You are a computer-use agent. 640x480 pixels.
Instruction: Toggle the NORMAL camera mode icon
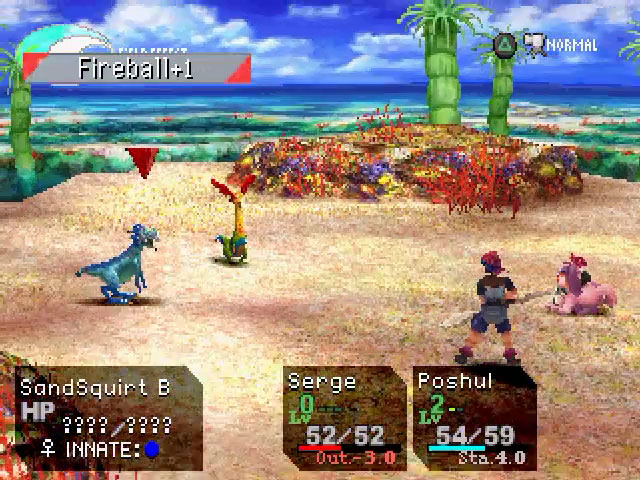pos(535,46)
